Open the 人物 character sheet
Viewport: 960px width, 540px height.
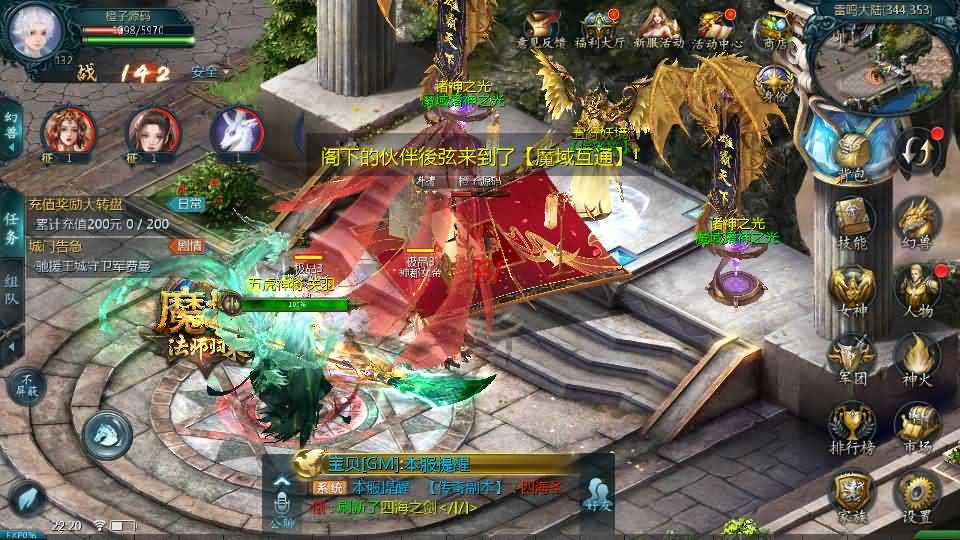point(915,288)
